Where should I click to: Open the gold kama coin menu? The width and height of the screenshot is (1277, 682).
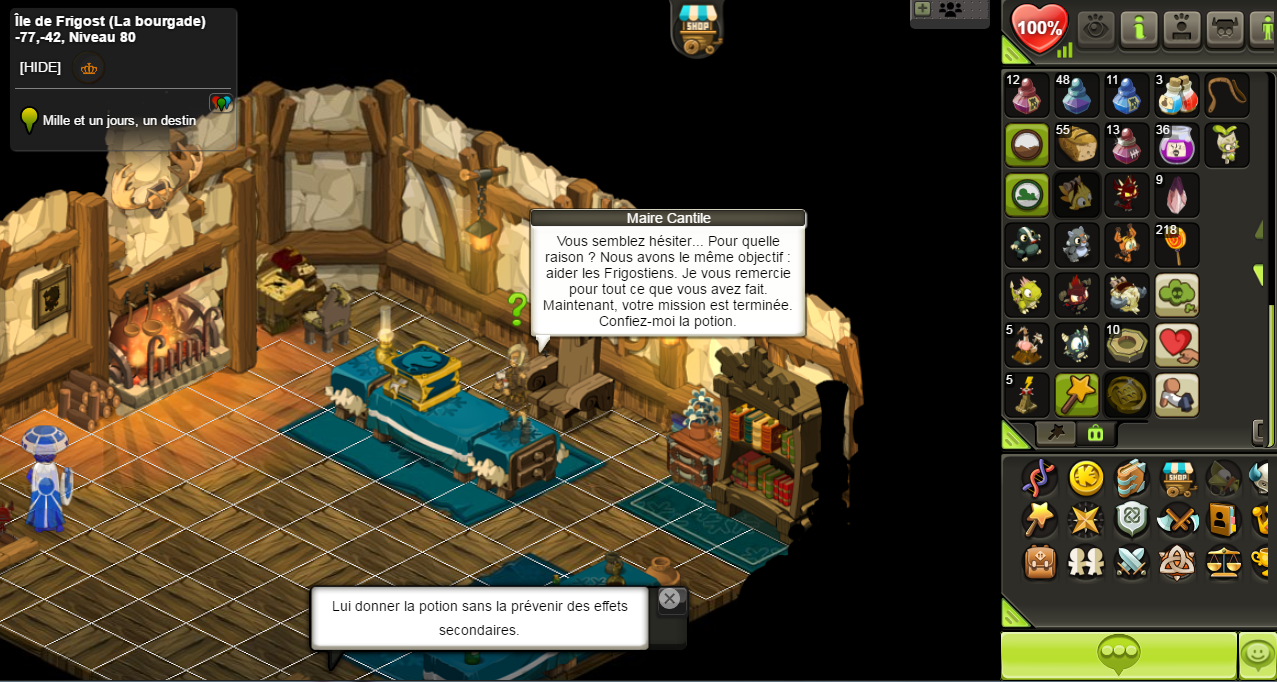tap(1086, 478)
